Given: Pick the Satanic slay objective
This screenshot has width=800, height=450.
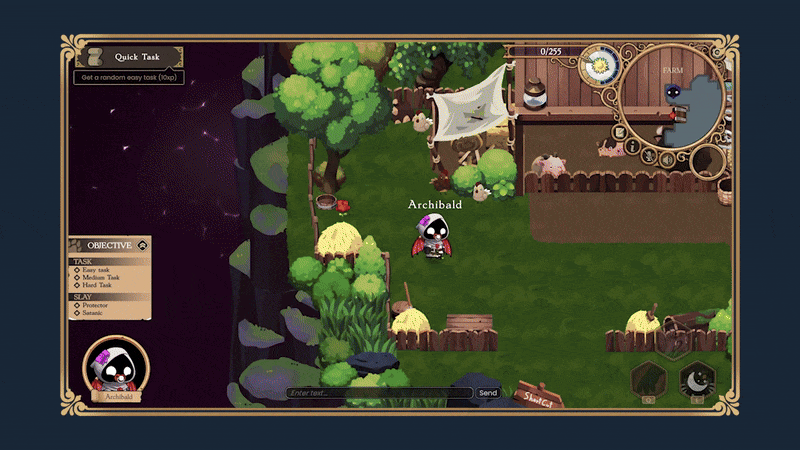Looking at the screenshot, I should click(94, 314).
